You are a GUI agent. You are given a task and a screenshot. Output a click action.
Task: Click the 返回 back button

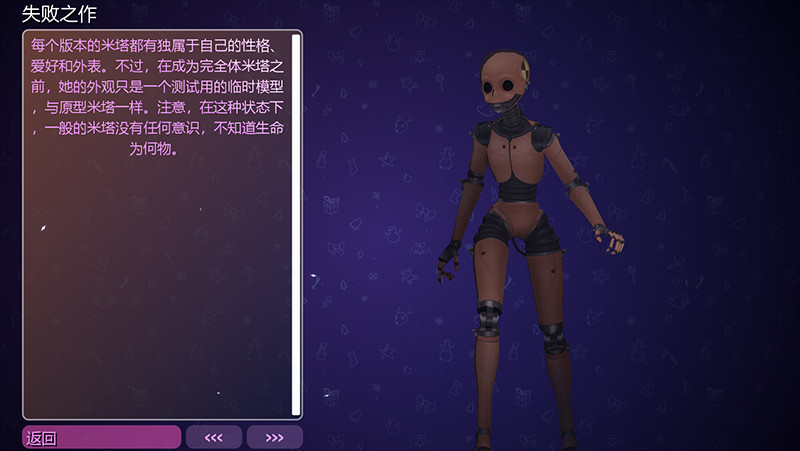pyautogui.click(x=101, y=437)
